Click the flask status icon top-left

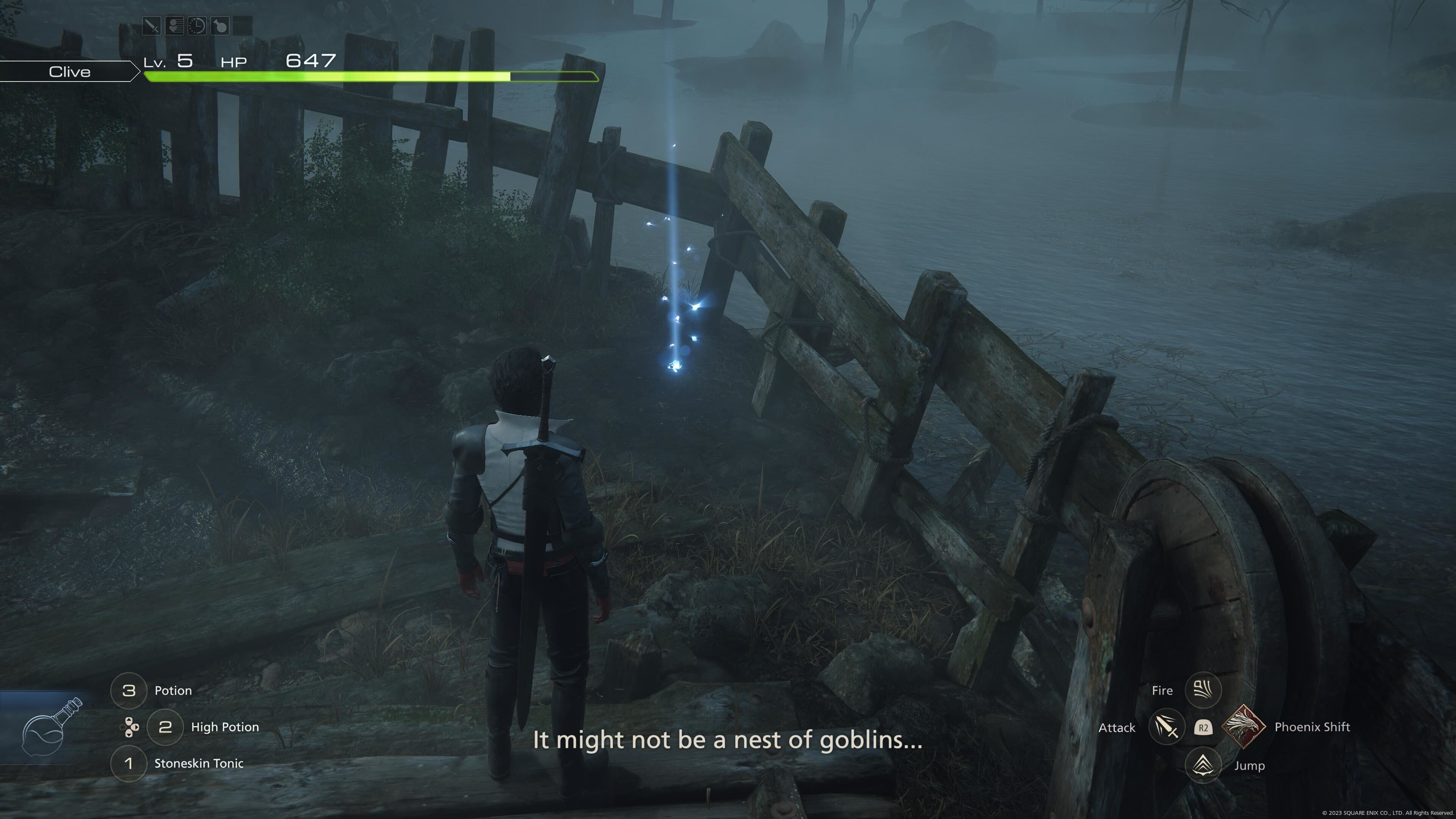tap(220, 26)
